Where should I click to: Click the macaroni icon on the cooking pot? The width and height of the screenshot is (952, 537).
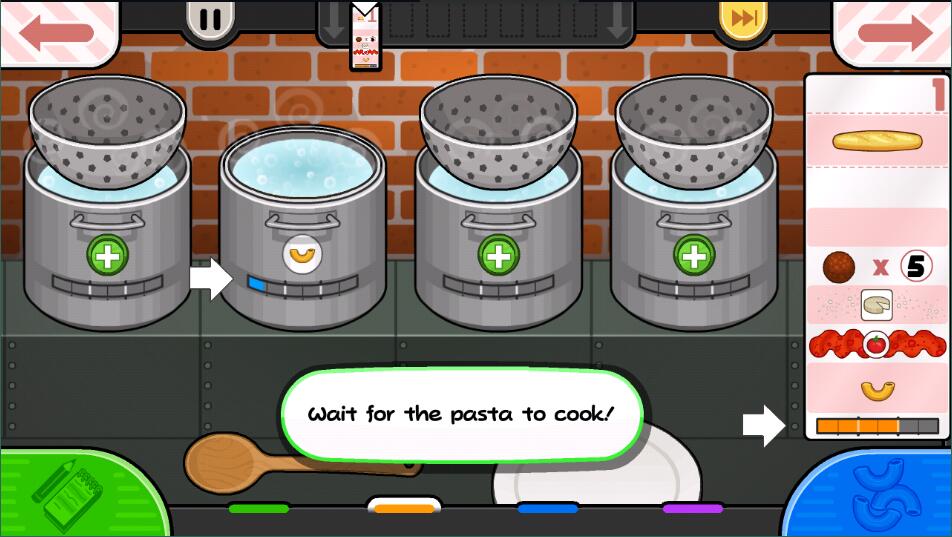300,255
